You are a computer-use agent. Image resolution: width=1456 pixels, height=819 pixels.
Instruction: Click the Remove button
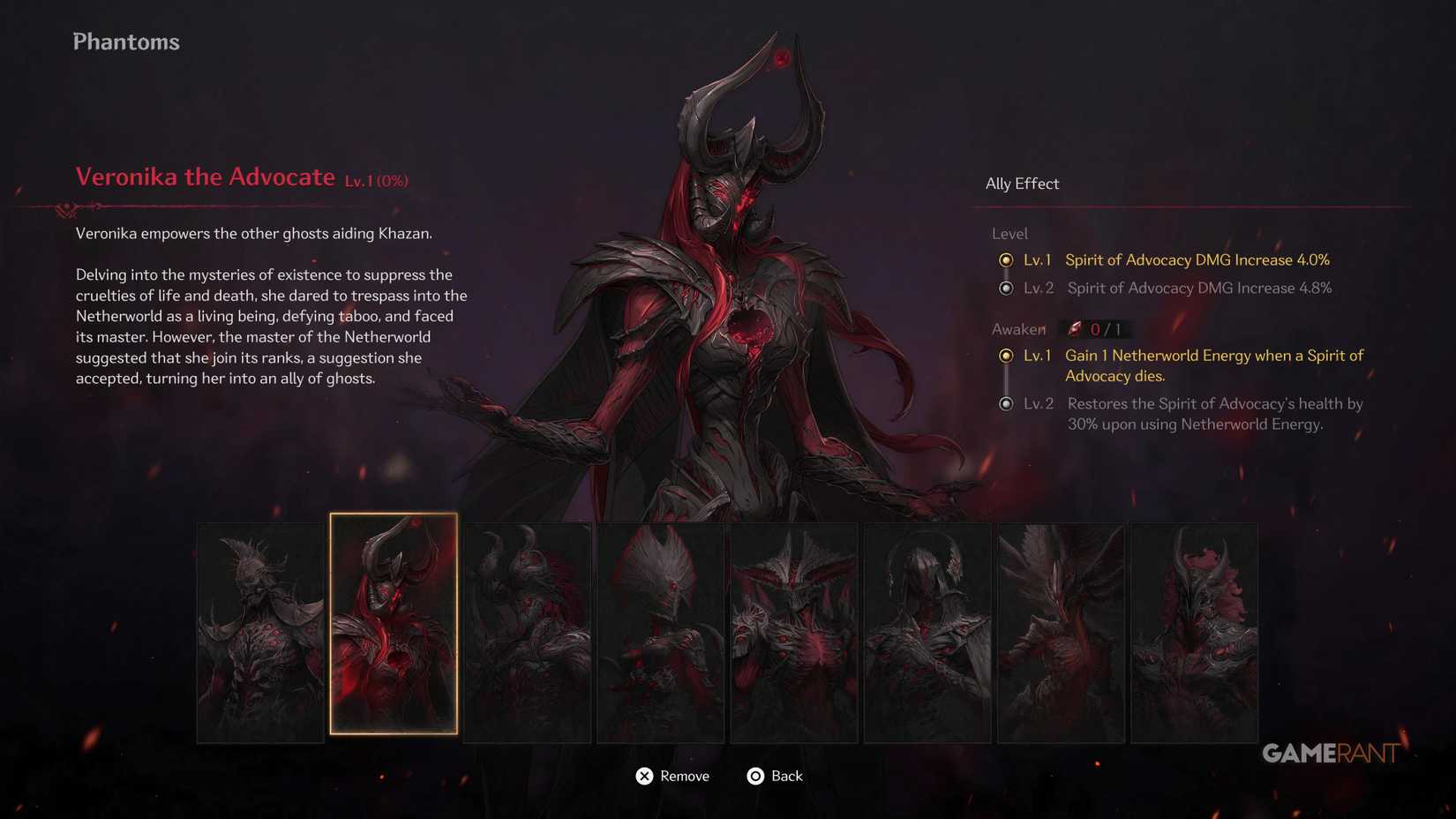click(685, 777)
